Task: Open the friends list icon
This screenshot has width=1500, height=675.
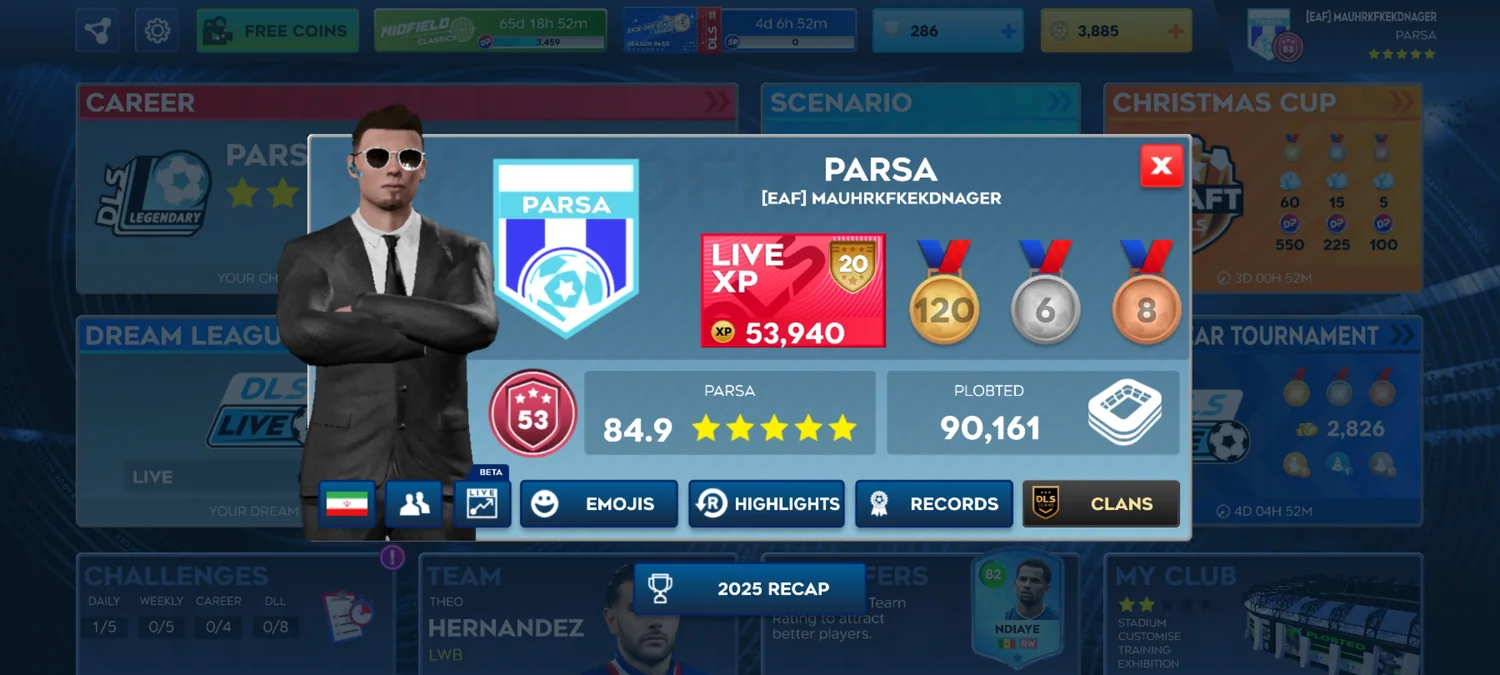Action: pos(414,504)
